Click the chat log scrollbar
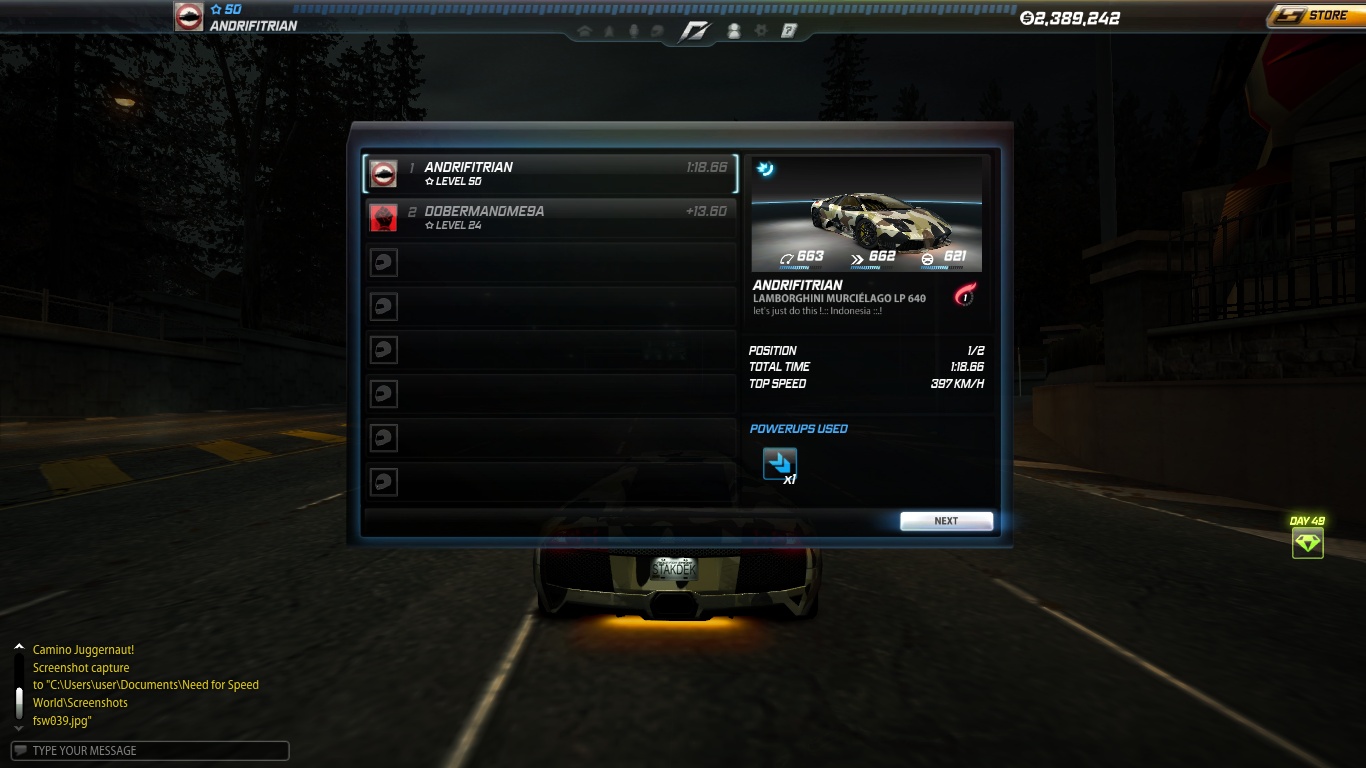Viewport: 1366px width, 768px height. (x=18, y=690)
